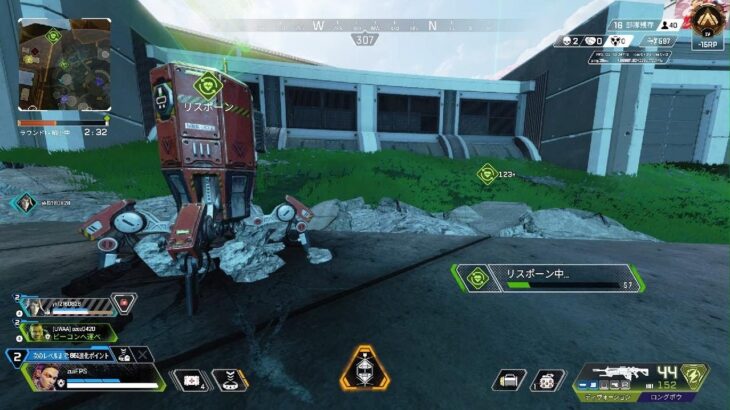The image size is (730, 410).
Task: Select the grenade ordnance slot
Action: pos(547,380)
